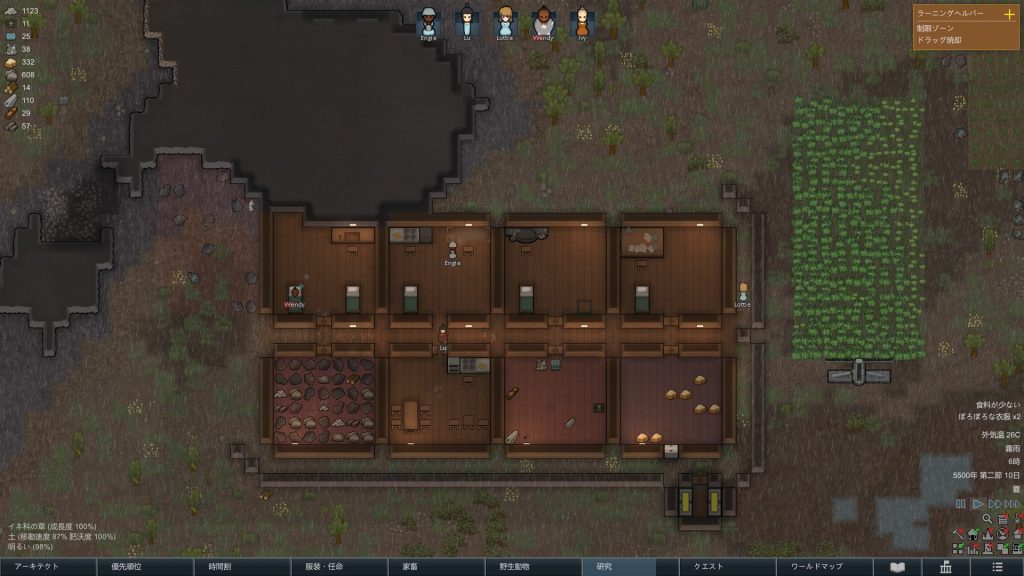Select colonist Lu's portrait

466,22
